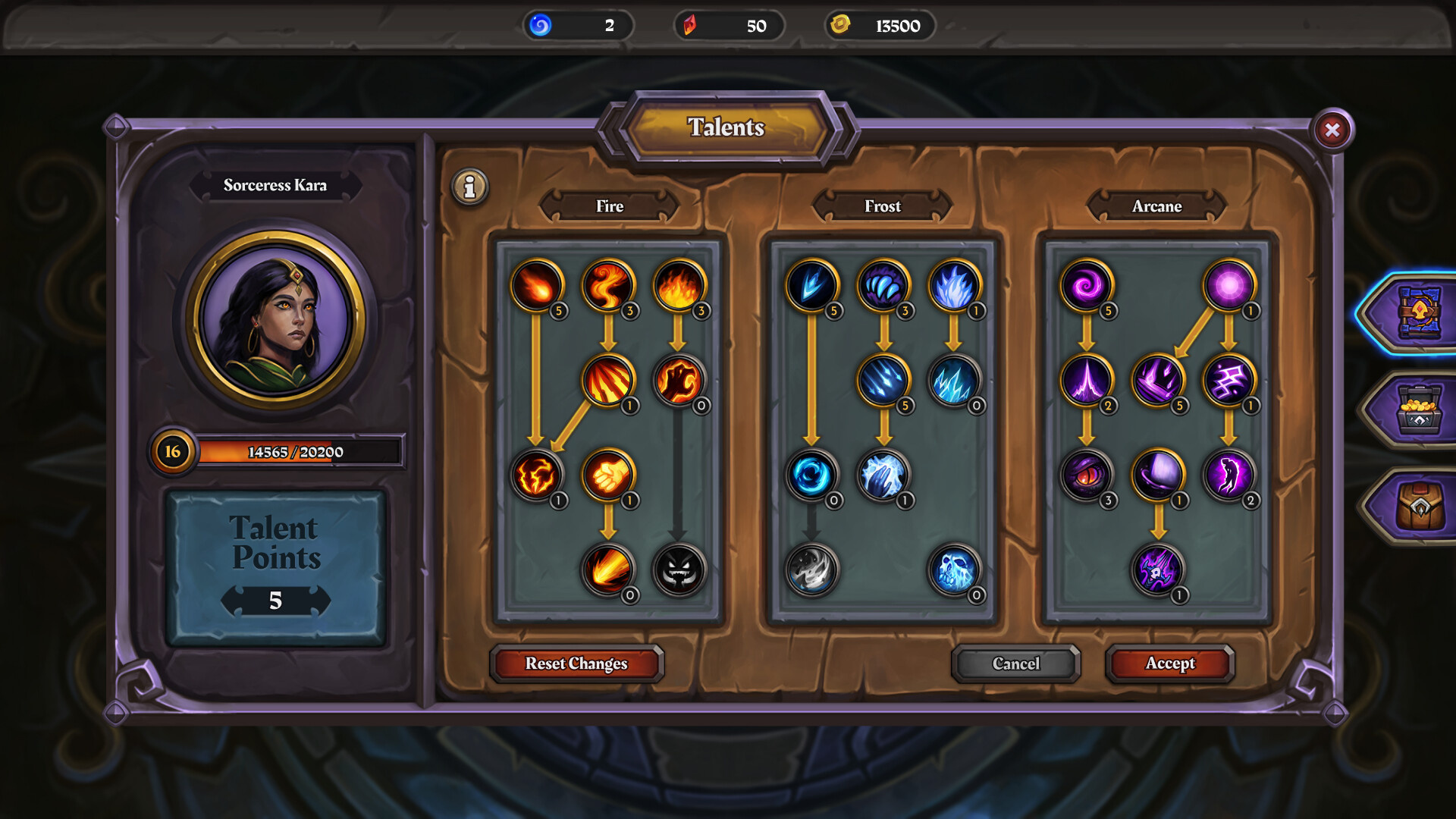Select the Fireball talent atop the Fire tree

(536, 287)
